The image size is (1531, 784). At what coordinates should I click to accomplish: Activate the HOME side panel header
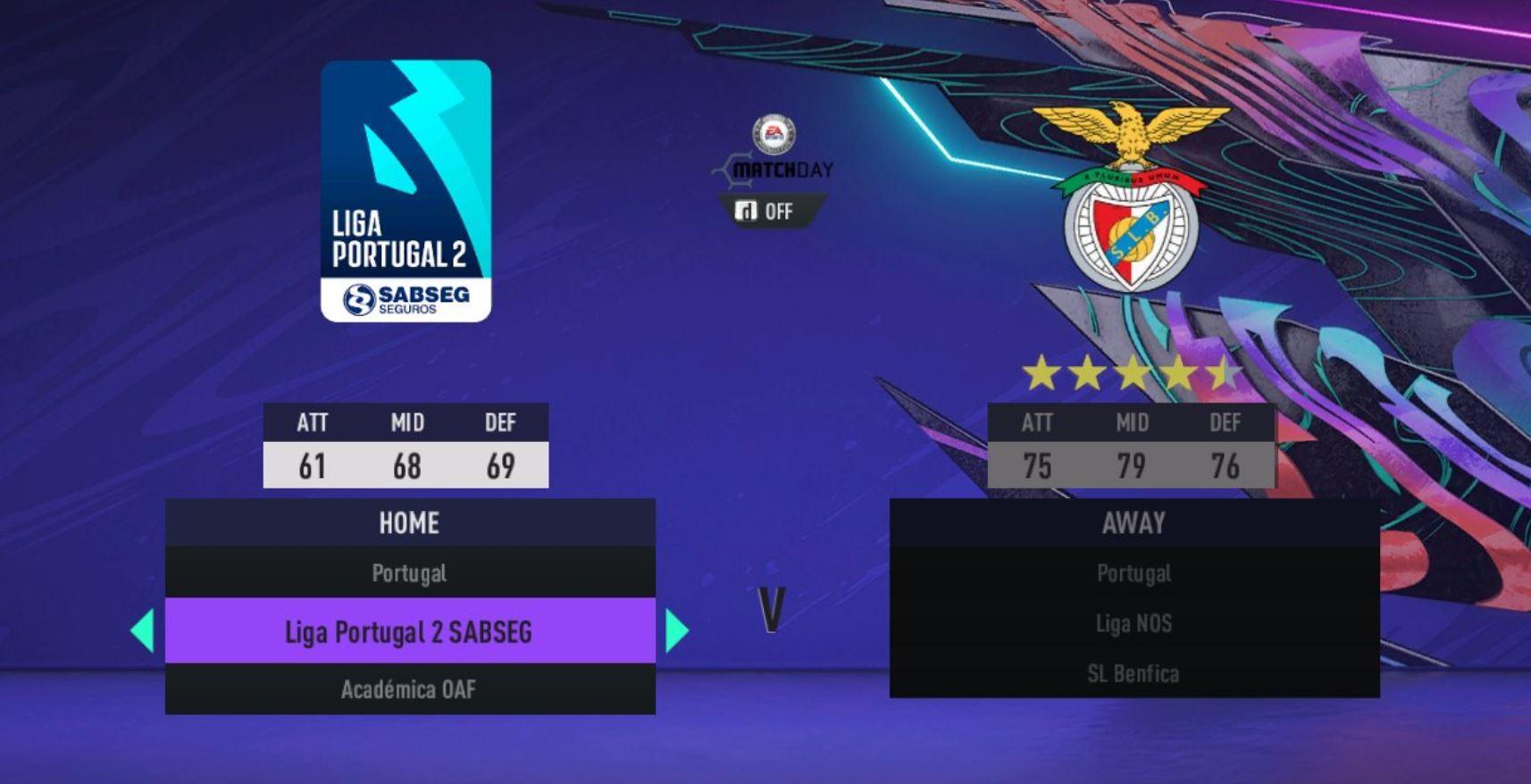[x=409, y=522]
